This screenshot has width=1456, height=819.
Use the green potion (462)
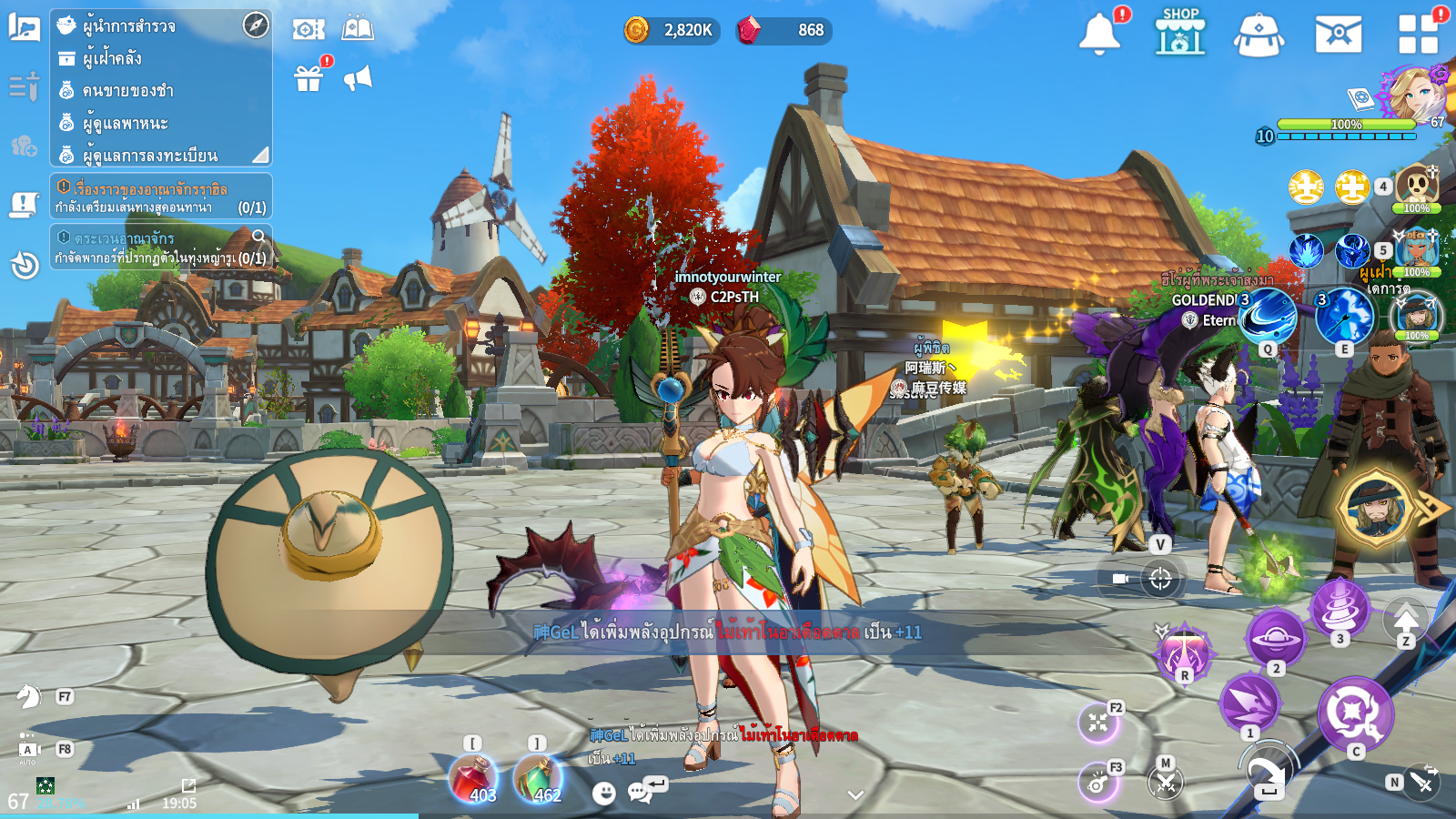point(538,779)
